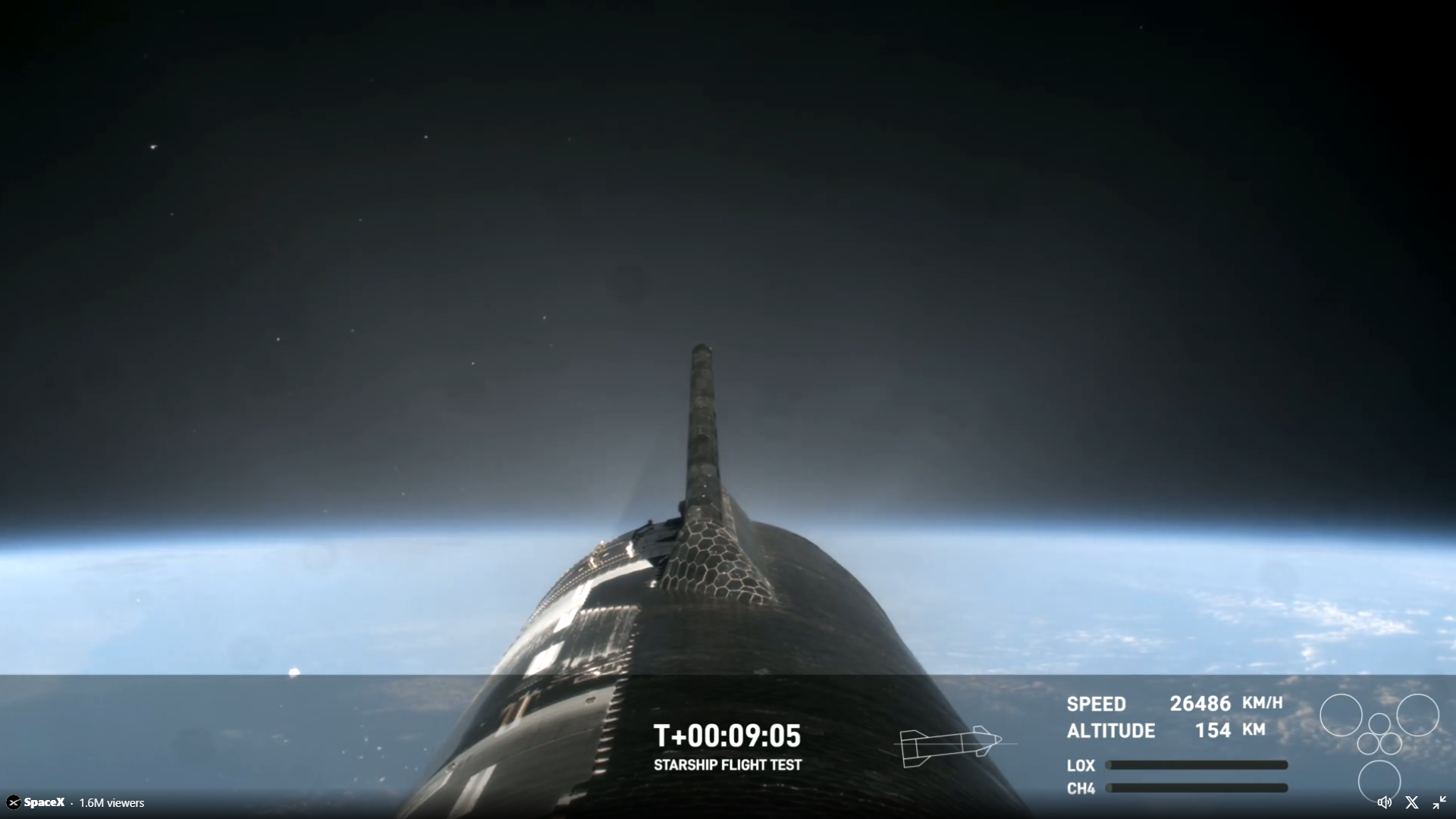Viewport: 1456px width, 819px height.
Task: Click the SpaceX round avatar icon
Action: 14,802
